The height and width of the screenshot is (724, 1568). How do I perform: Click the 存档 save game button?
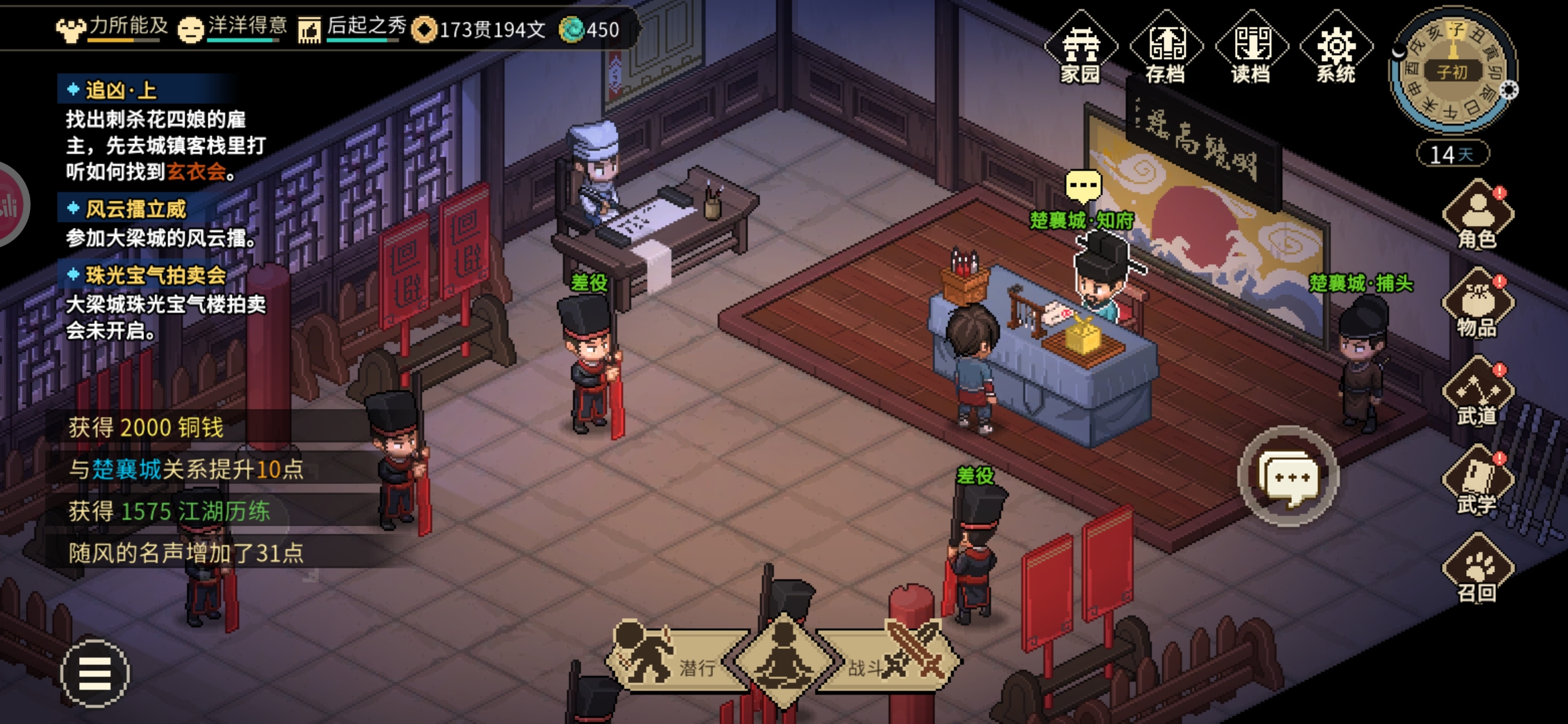(1166, 48)
